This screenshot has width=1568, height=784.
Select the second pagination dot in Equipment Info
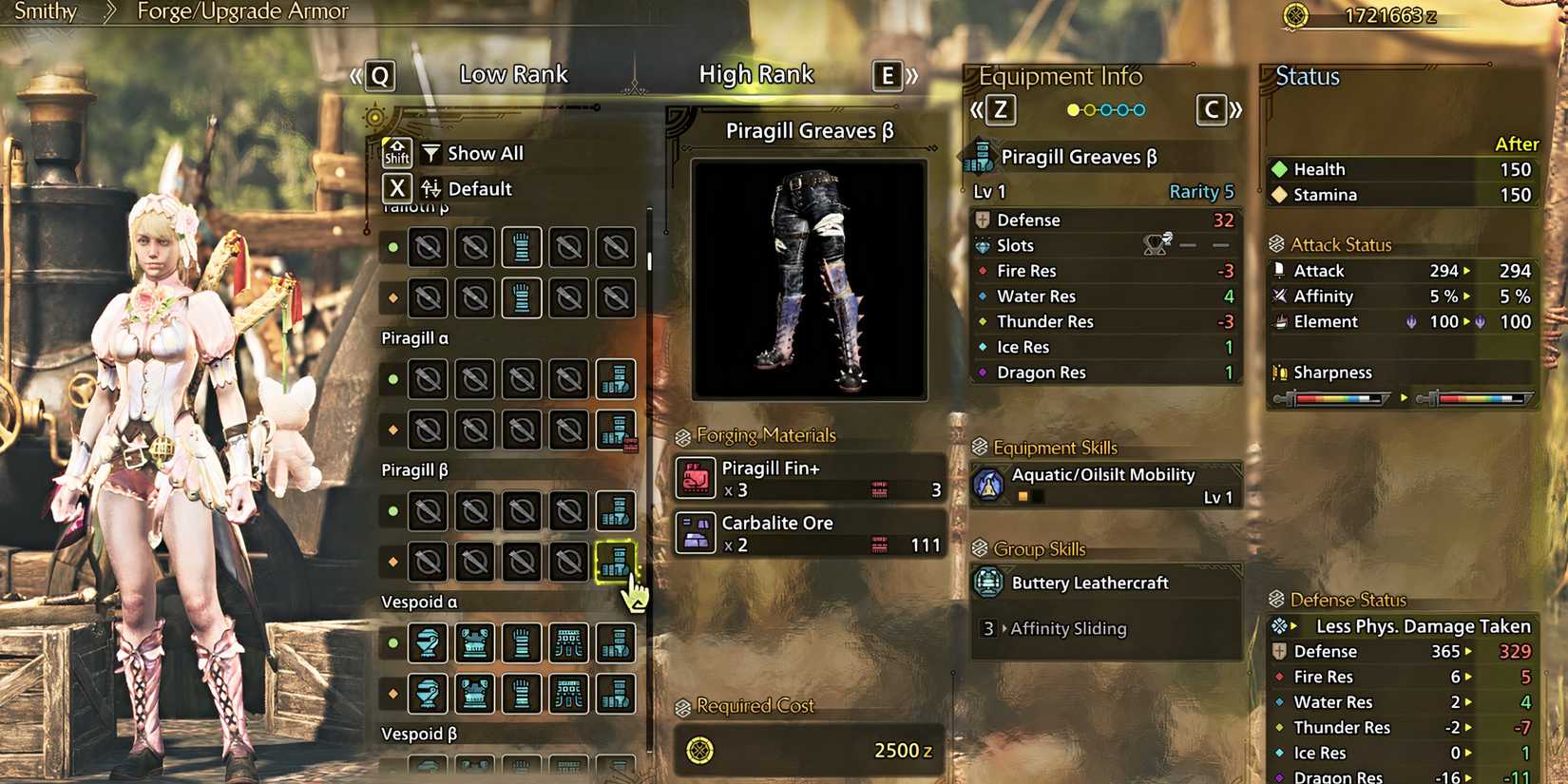pos(1090,110)
